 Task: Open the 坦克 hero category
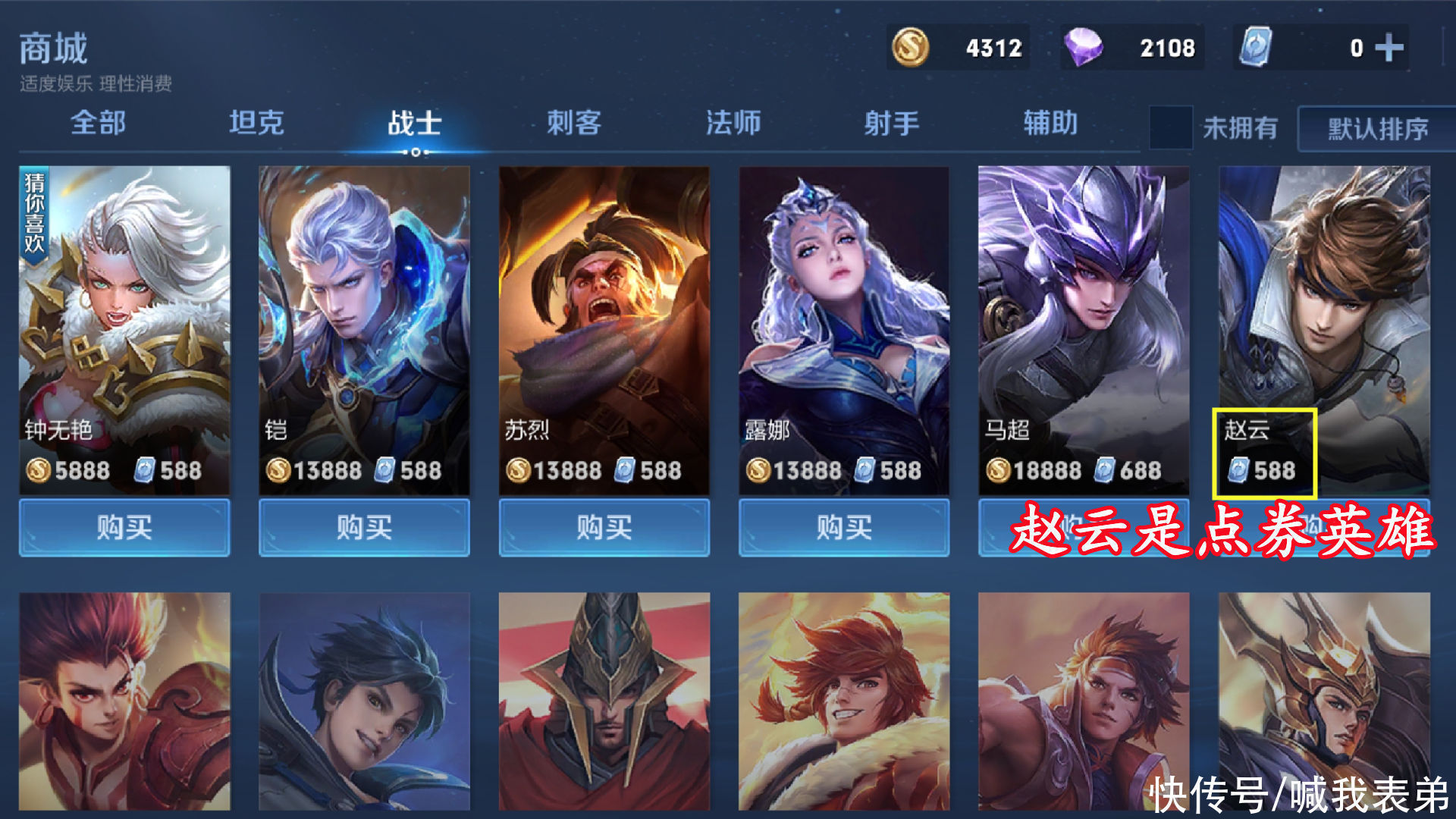[x=256, y=123]
